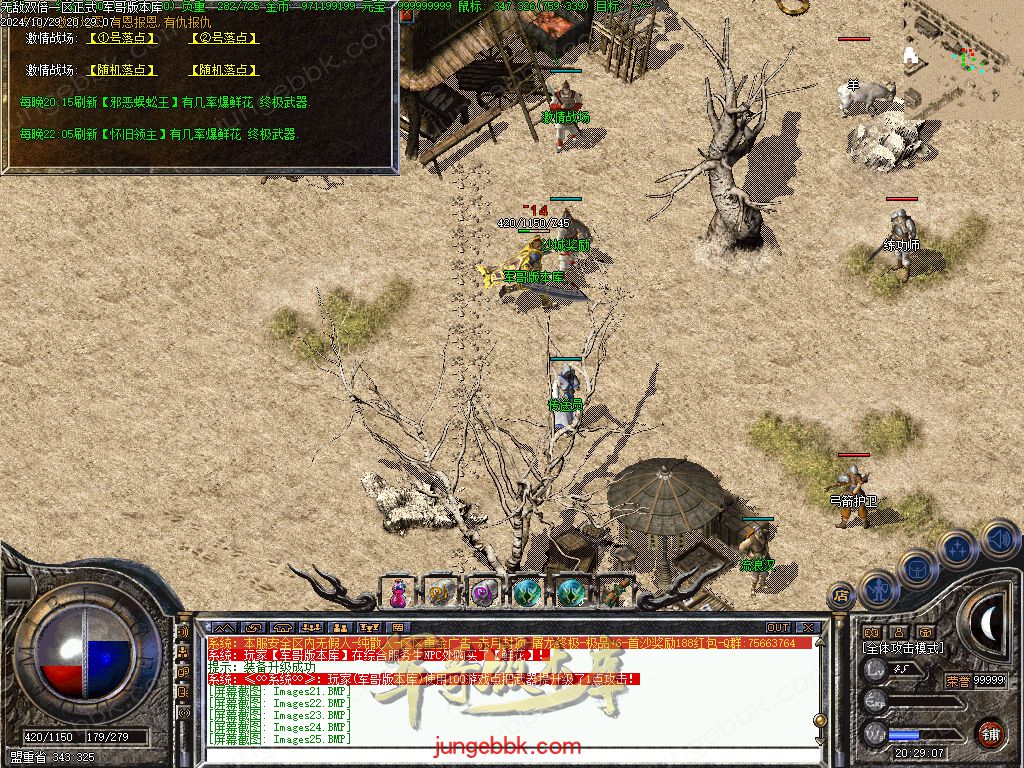Viewport: 1024px width, 768px height.
Task: Open the character equipment panel icon
Action: [878, 589]
